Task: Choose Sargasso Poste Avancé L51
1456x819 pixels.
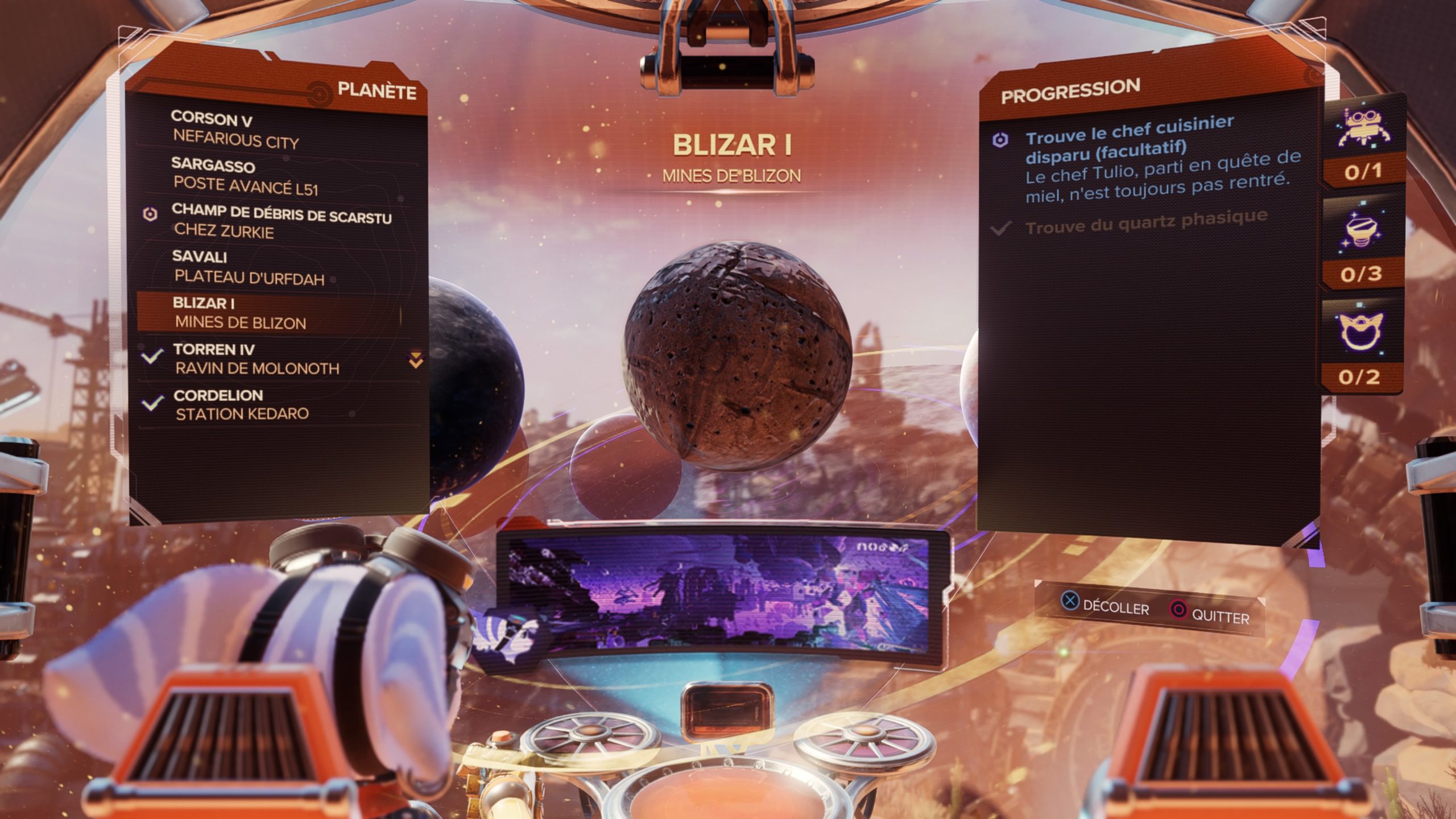Action: click(x=245, y=176)
